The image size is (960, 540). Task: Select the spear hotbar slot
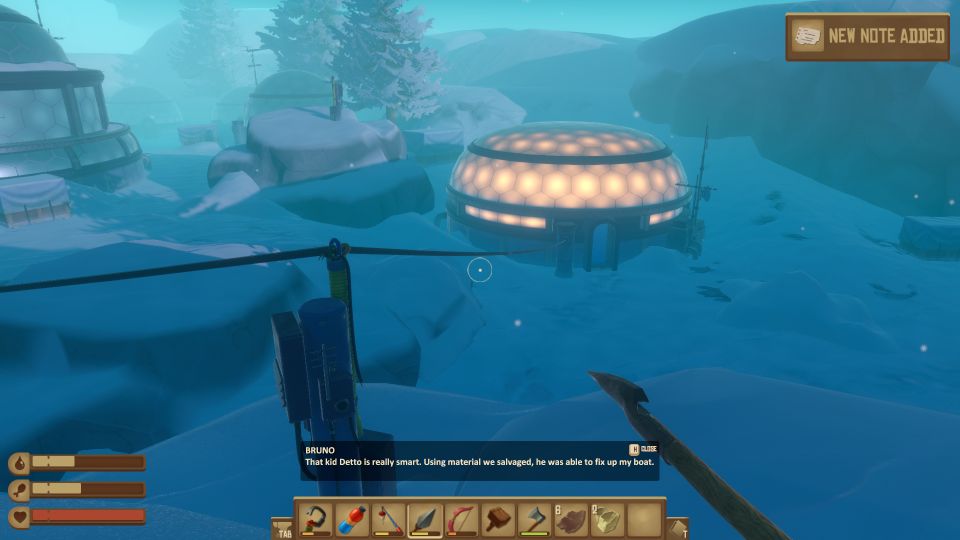[425, 520]
